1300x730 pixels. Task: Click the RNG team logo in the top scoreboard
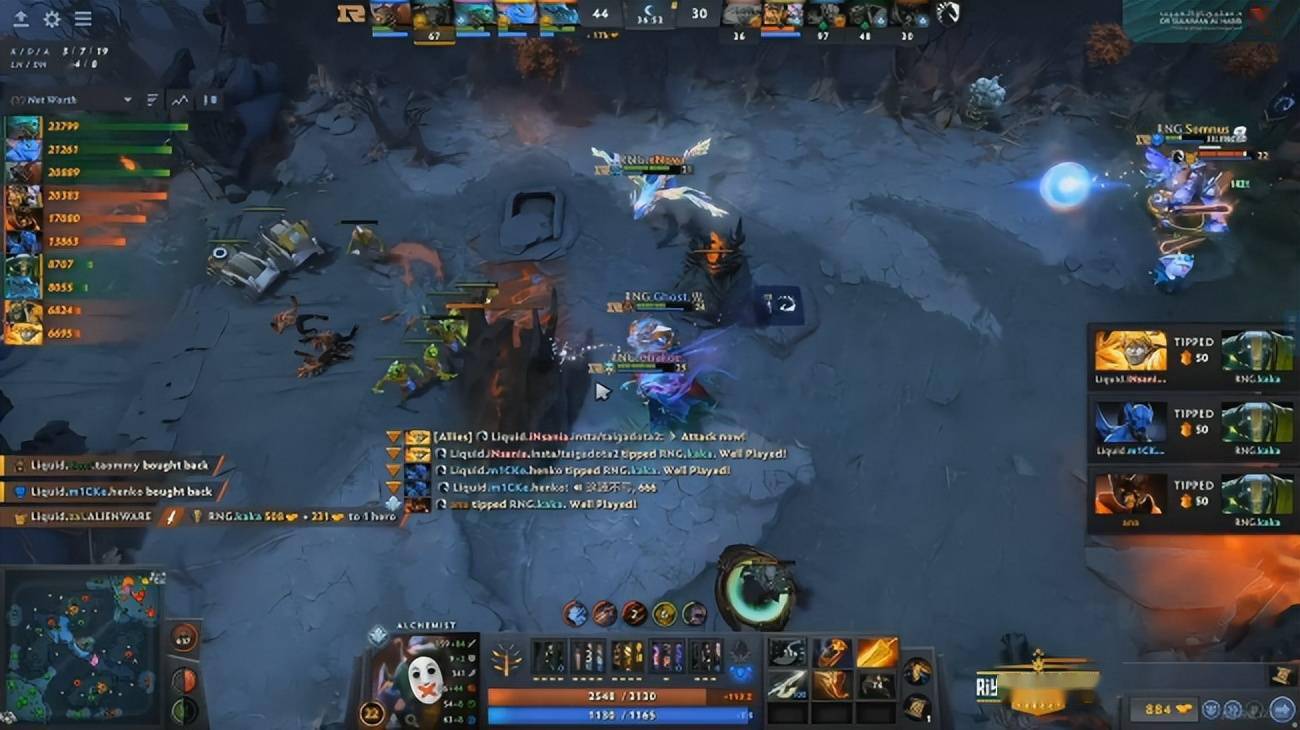click(x=352, y=13)
